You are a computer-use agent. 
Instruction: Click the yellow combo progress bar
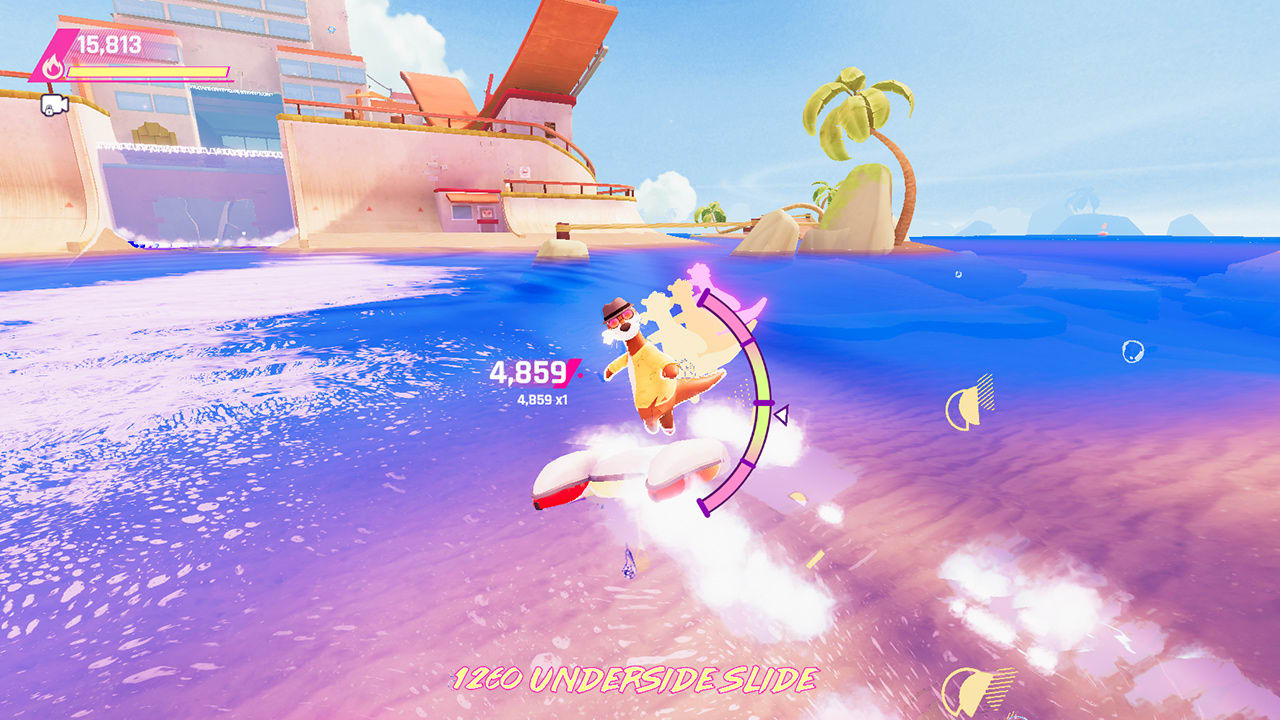pyautogui.click(x=150, y=72)
